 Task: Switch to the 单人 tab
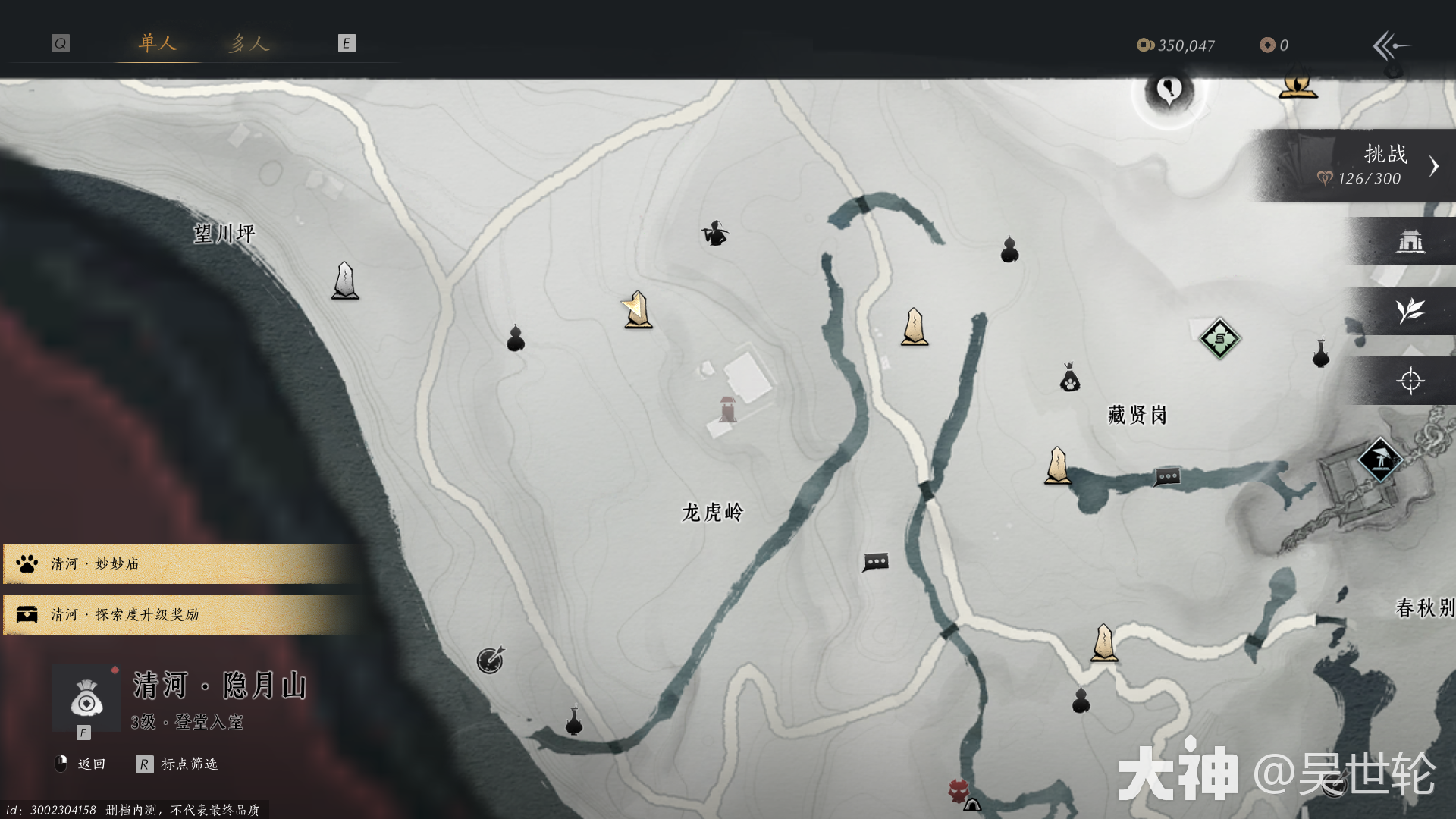point(158,43)
